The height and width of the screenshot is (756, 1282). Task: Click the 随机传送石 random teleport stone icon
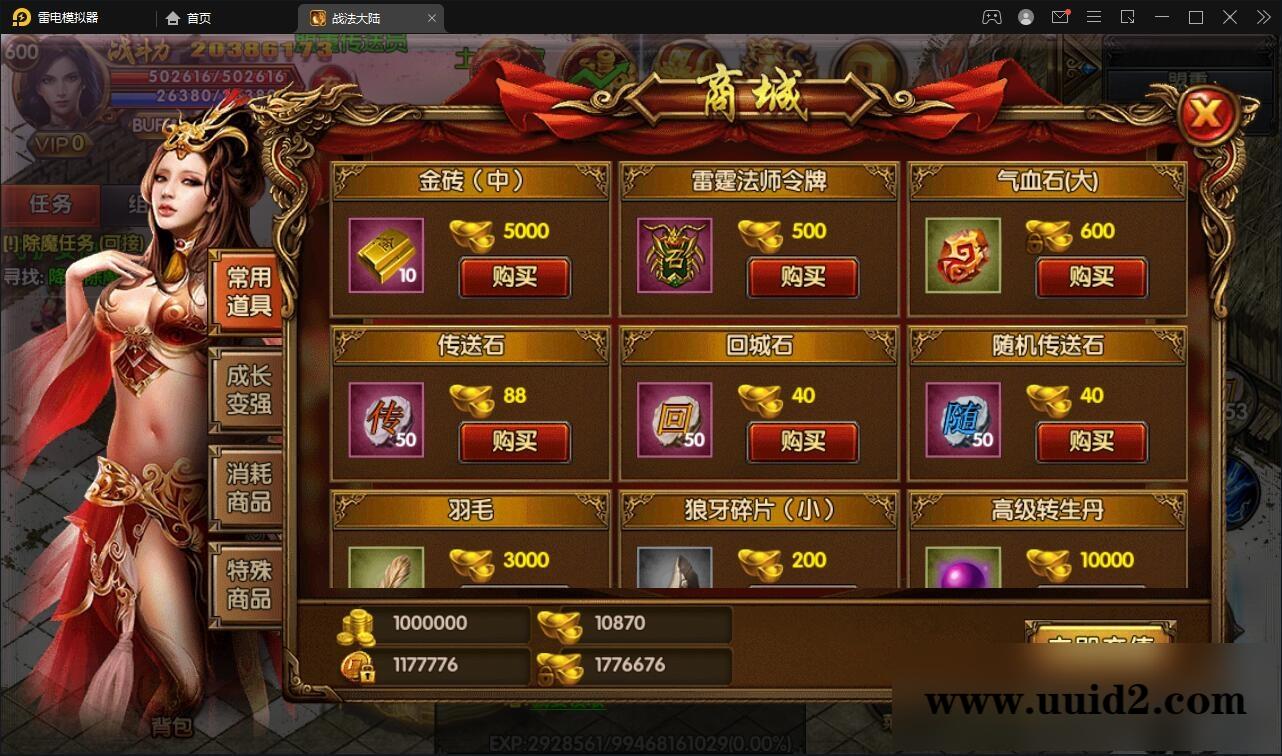point(961,421)
